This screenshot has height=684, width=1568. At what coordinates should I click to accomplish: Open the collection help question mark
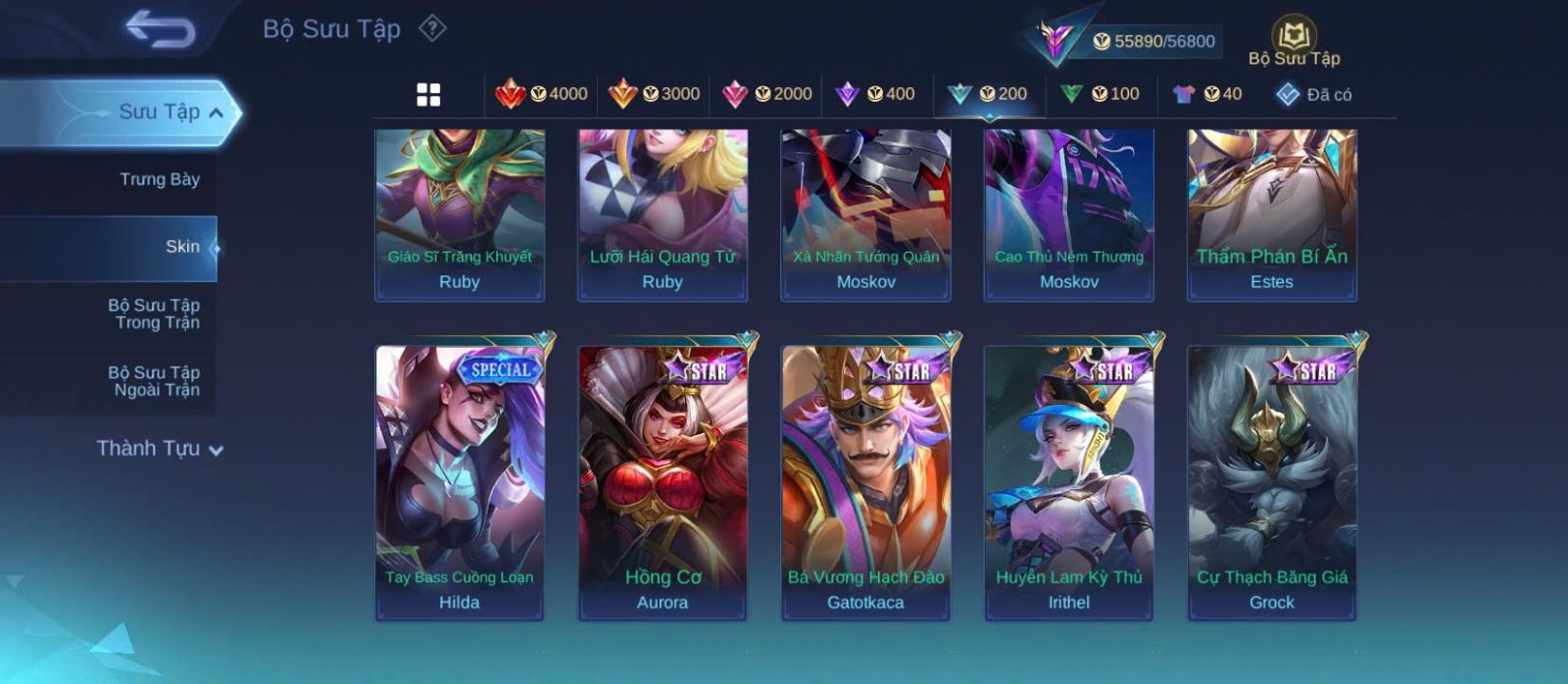432,28
